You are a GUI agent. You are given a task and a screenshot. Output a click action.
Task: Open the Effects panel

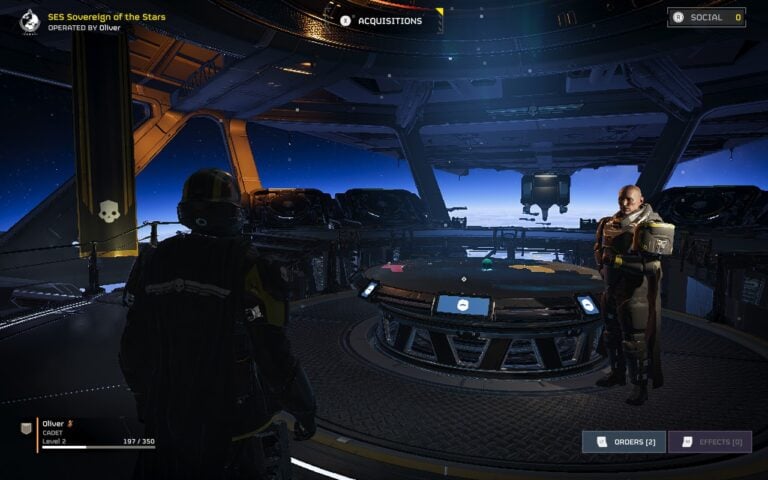coord(710,442)
